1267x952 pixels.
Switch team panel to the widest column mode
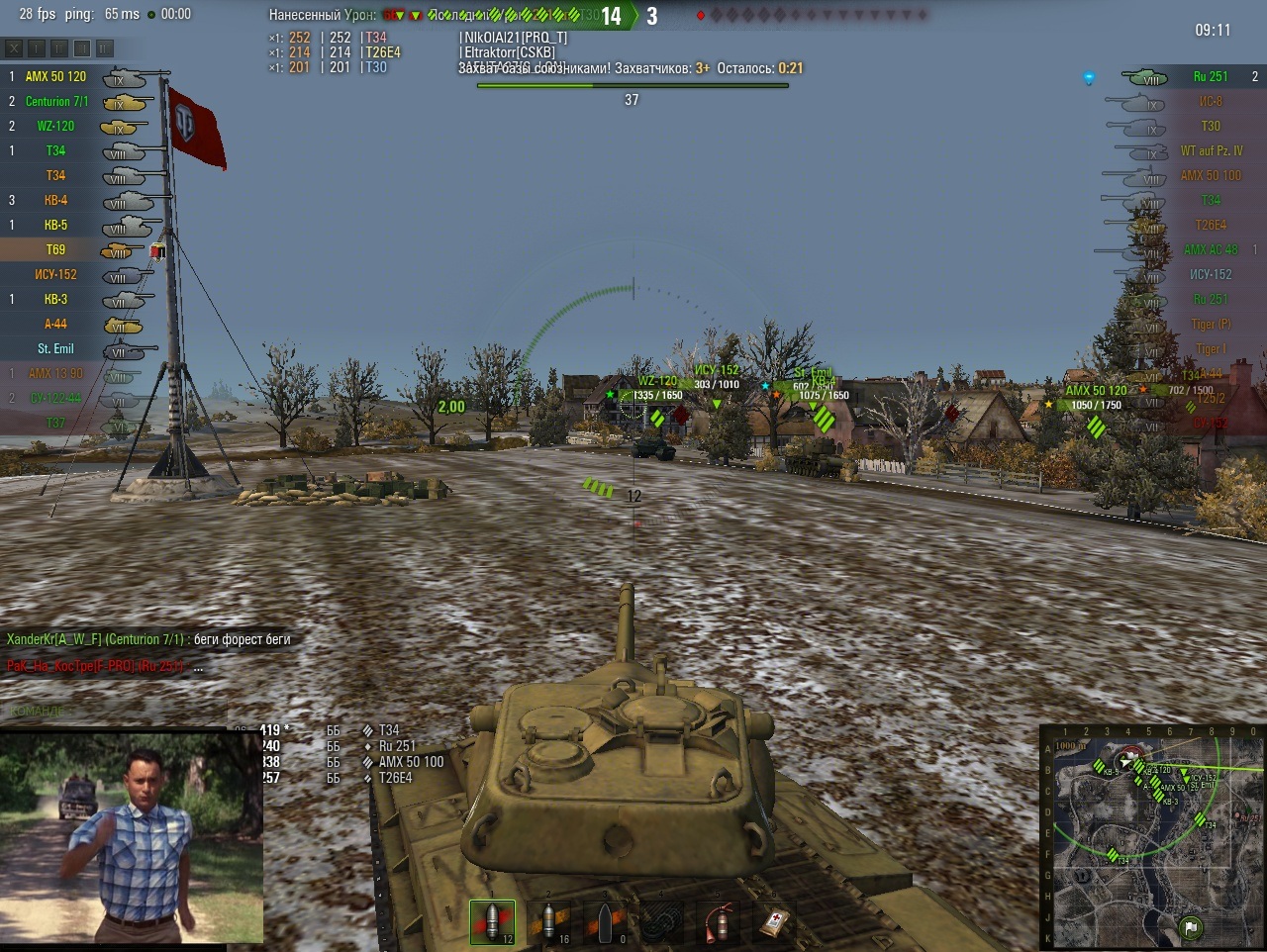[105, 48]
